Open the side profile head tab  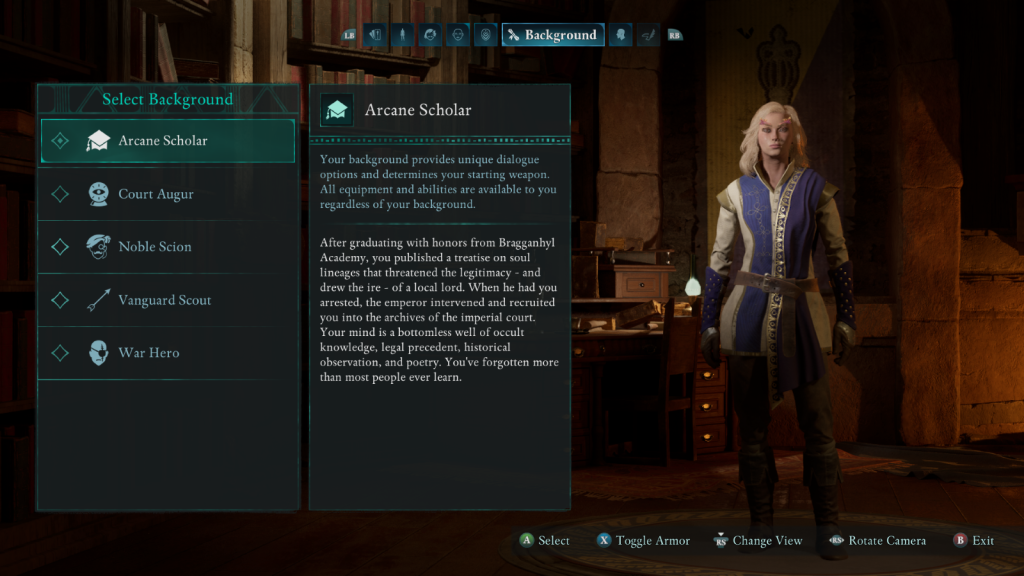(x=620, y=35)
